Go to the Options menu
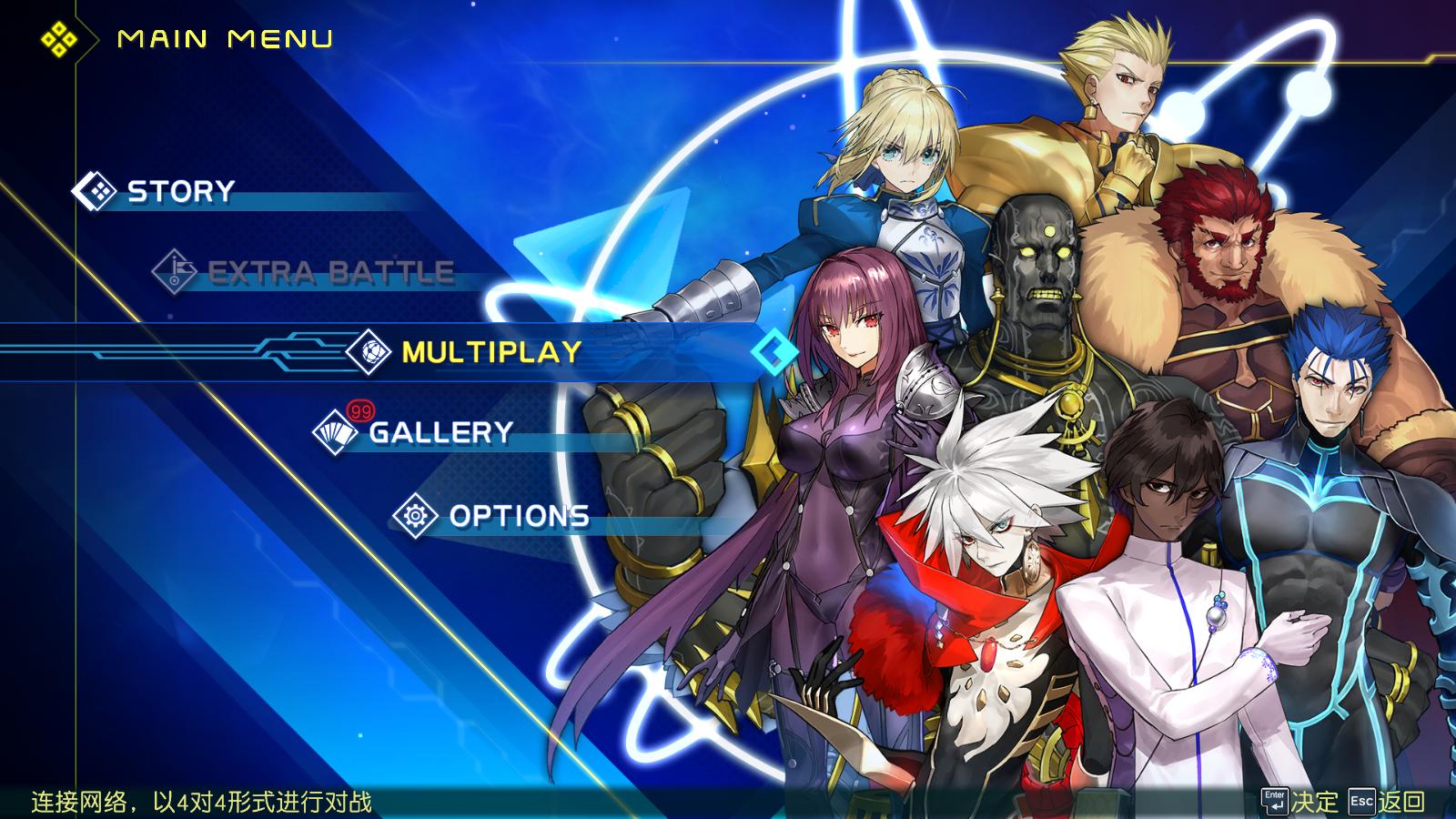 click(519, 516)
